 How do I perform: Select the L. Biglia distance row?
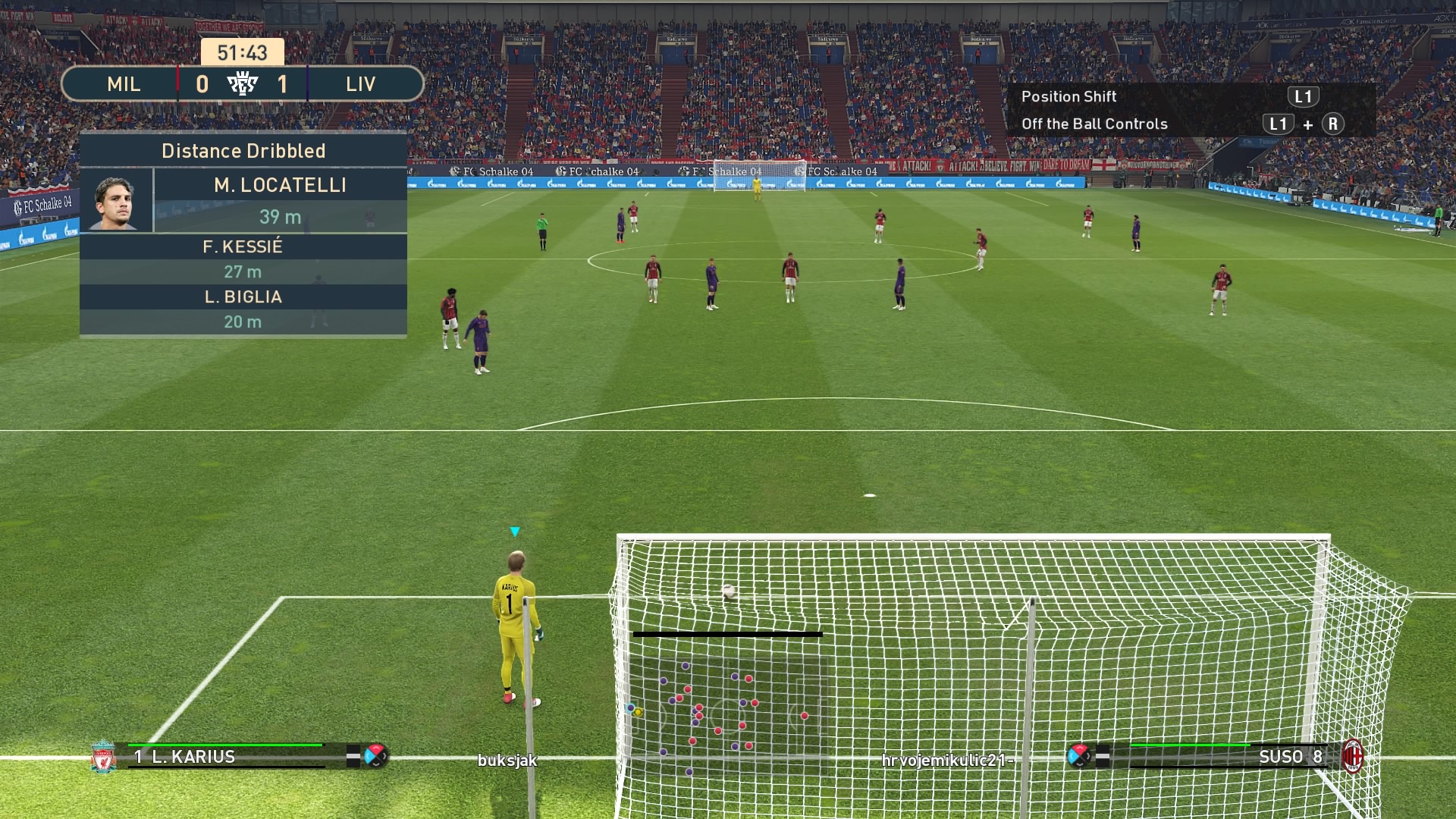coord(243,309)
